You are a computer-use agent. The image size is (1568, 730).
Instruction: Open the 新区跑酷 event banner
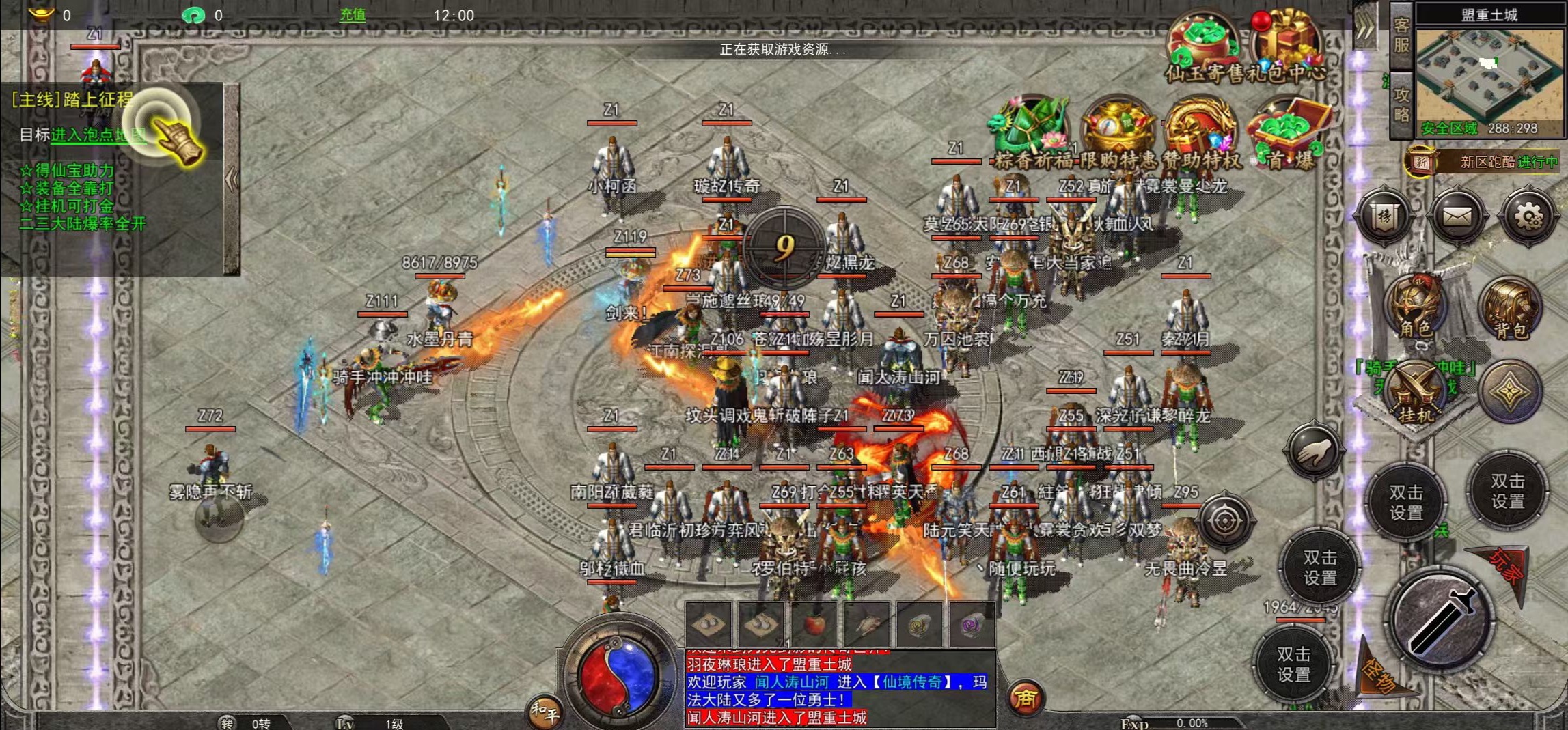(x=1483, y=162)
